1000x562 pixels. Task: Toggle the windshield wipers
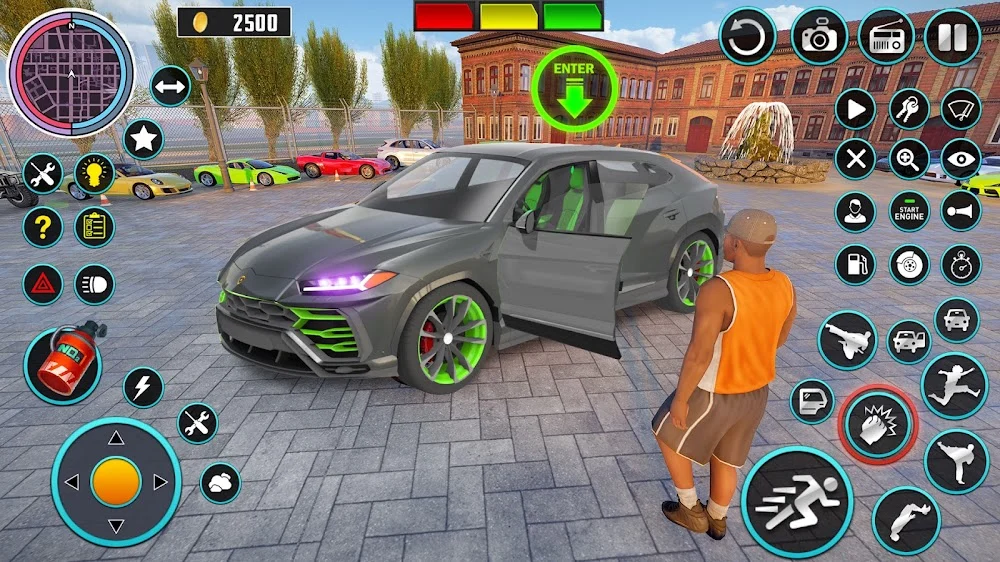(x=961, y=109)
